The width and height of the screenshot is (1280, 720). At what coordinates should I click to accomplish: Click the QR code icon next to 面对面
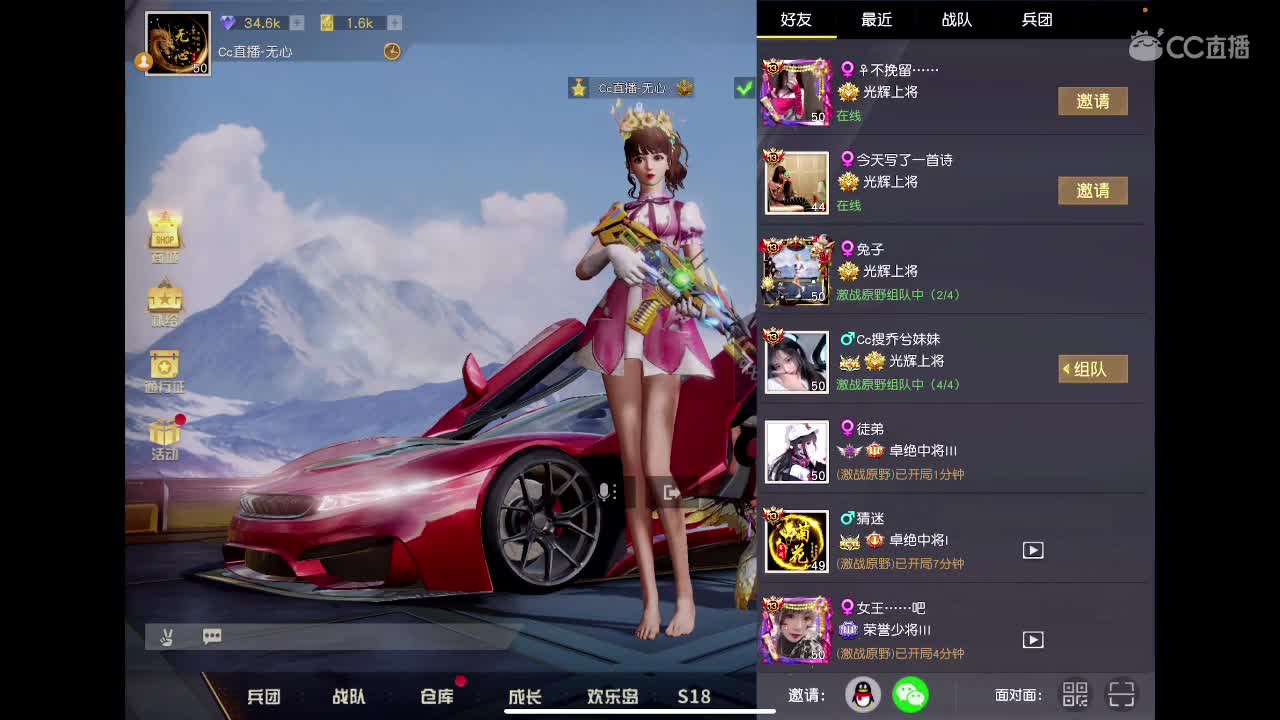1074,694
